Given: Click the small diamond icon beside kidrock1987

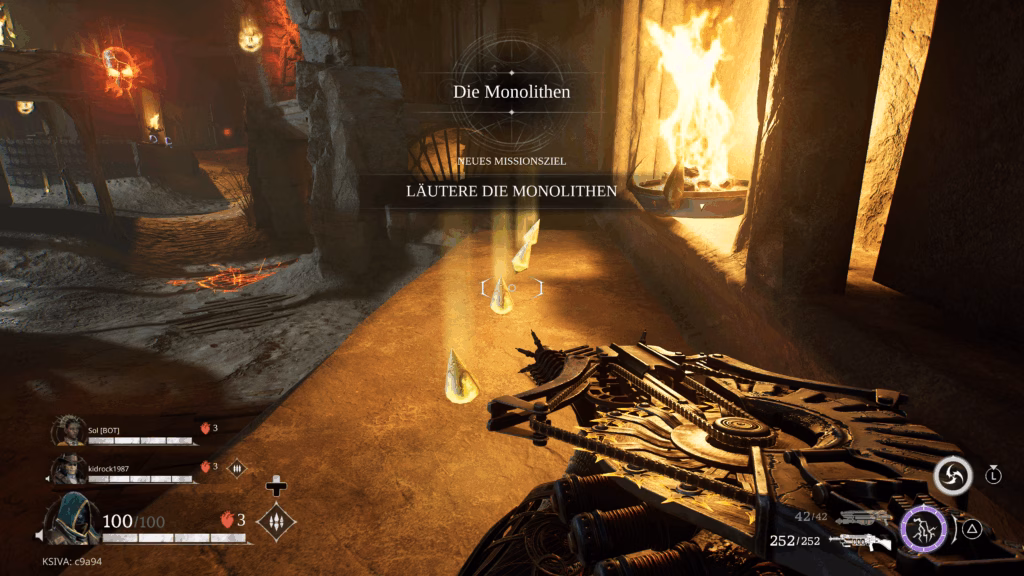Looking at the screenshot, I should coord(237,467).
